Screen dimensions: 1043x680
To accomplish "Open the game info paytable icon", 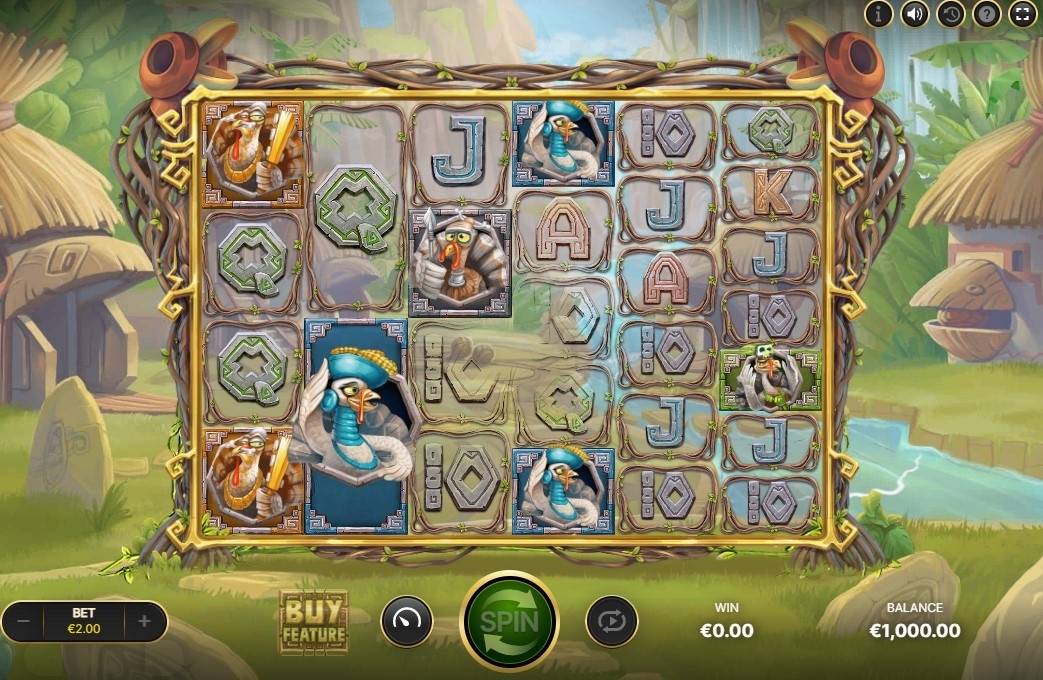I will (879, 13).
